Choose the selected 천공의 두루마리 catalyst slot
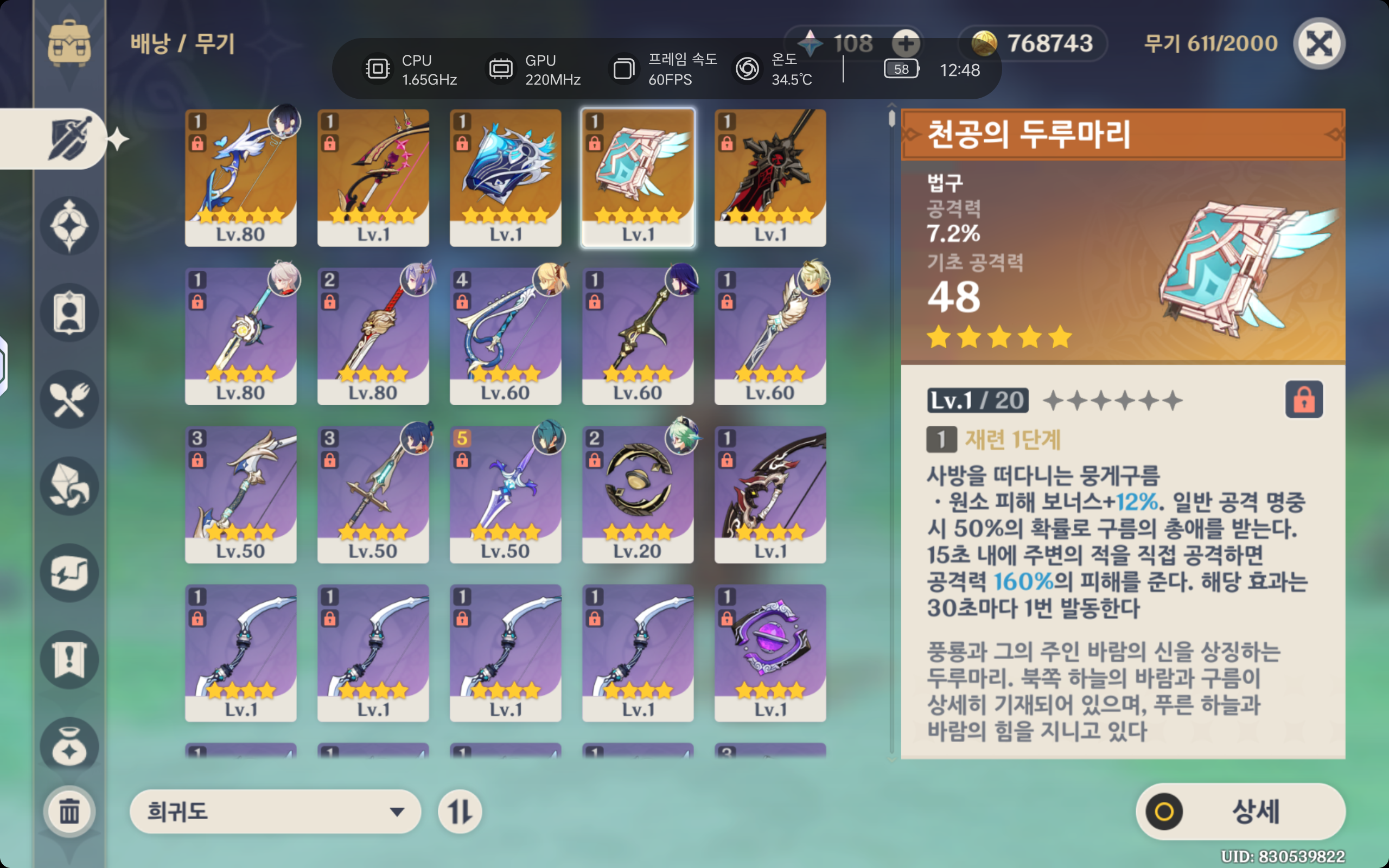 (x=638, y=178)
